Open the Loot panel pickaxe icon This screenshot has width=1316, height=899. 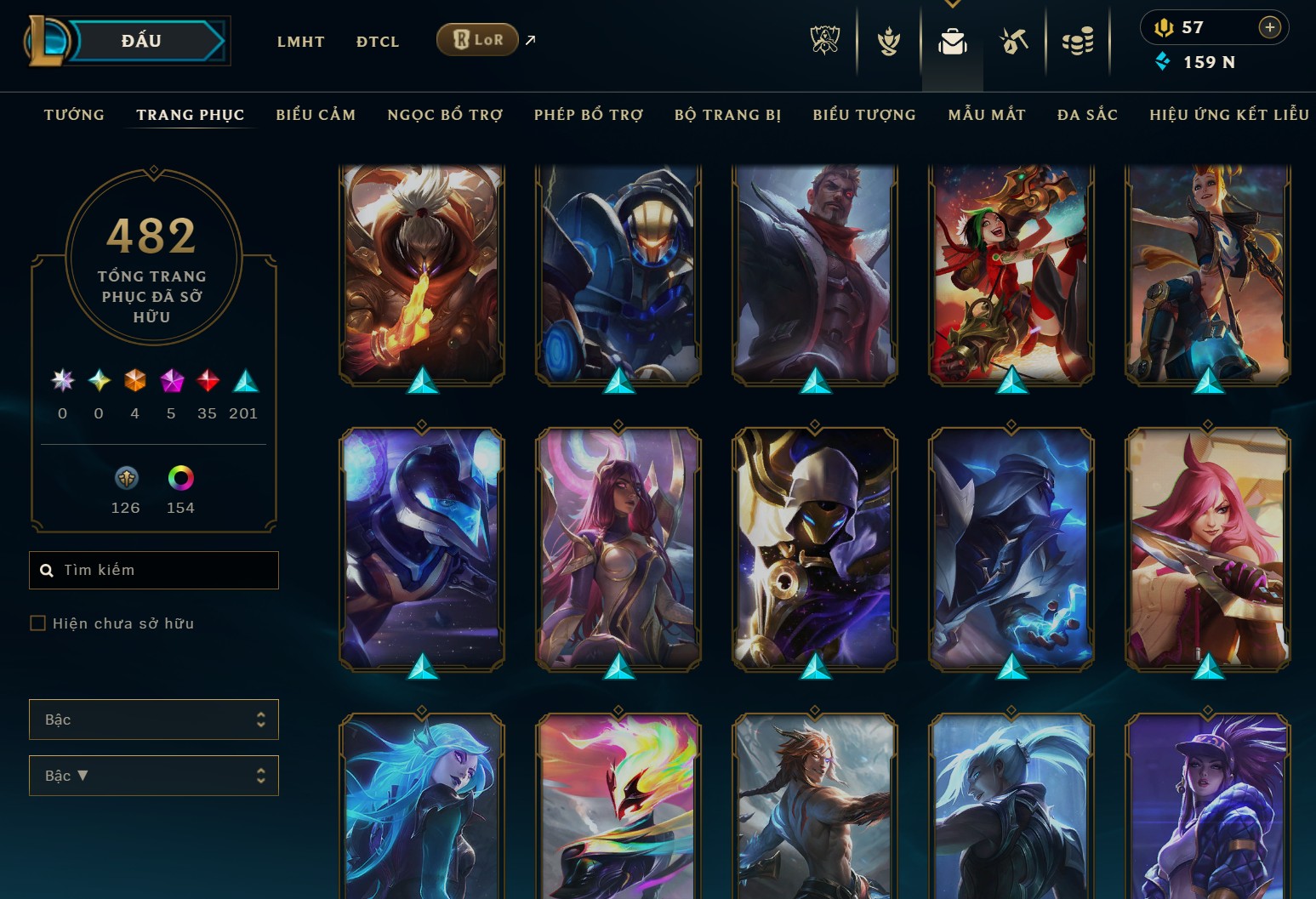point(1016,40)
